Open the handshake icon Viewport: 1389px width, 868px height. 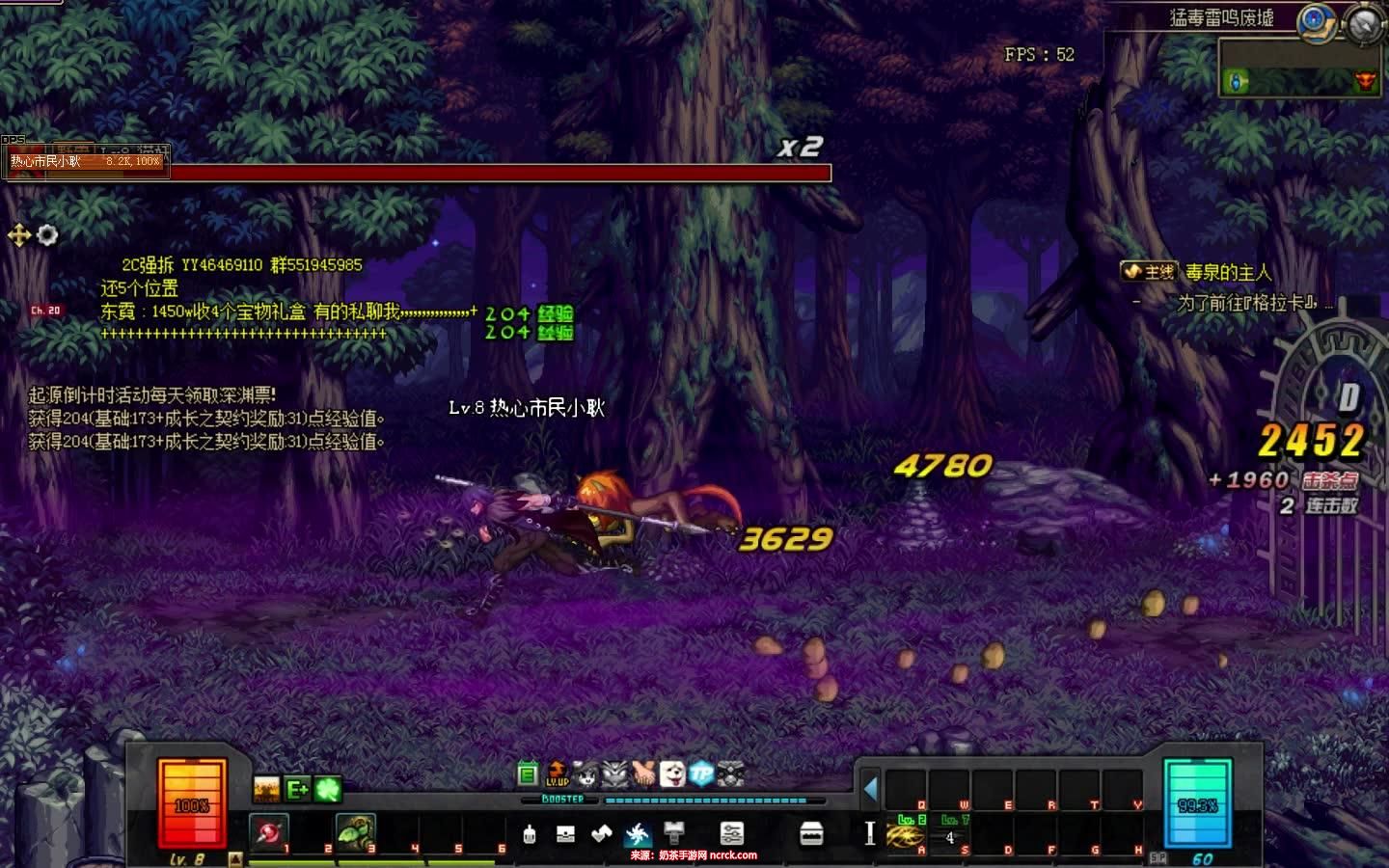tap(643, 773)
